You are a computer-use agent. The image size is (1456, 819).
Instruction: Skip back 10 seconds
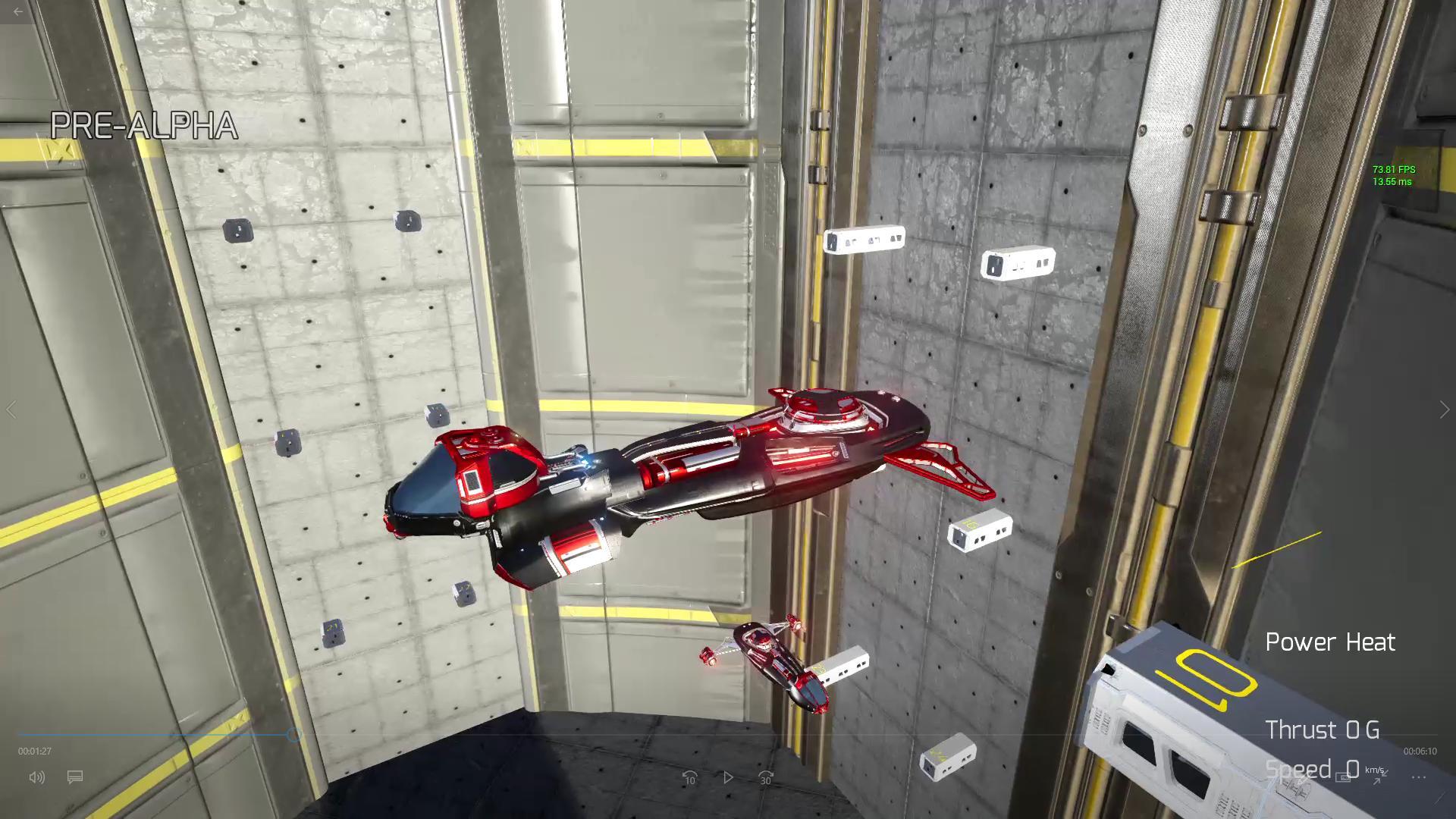690,777
